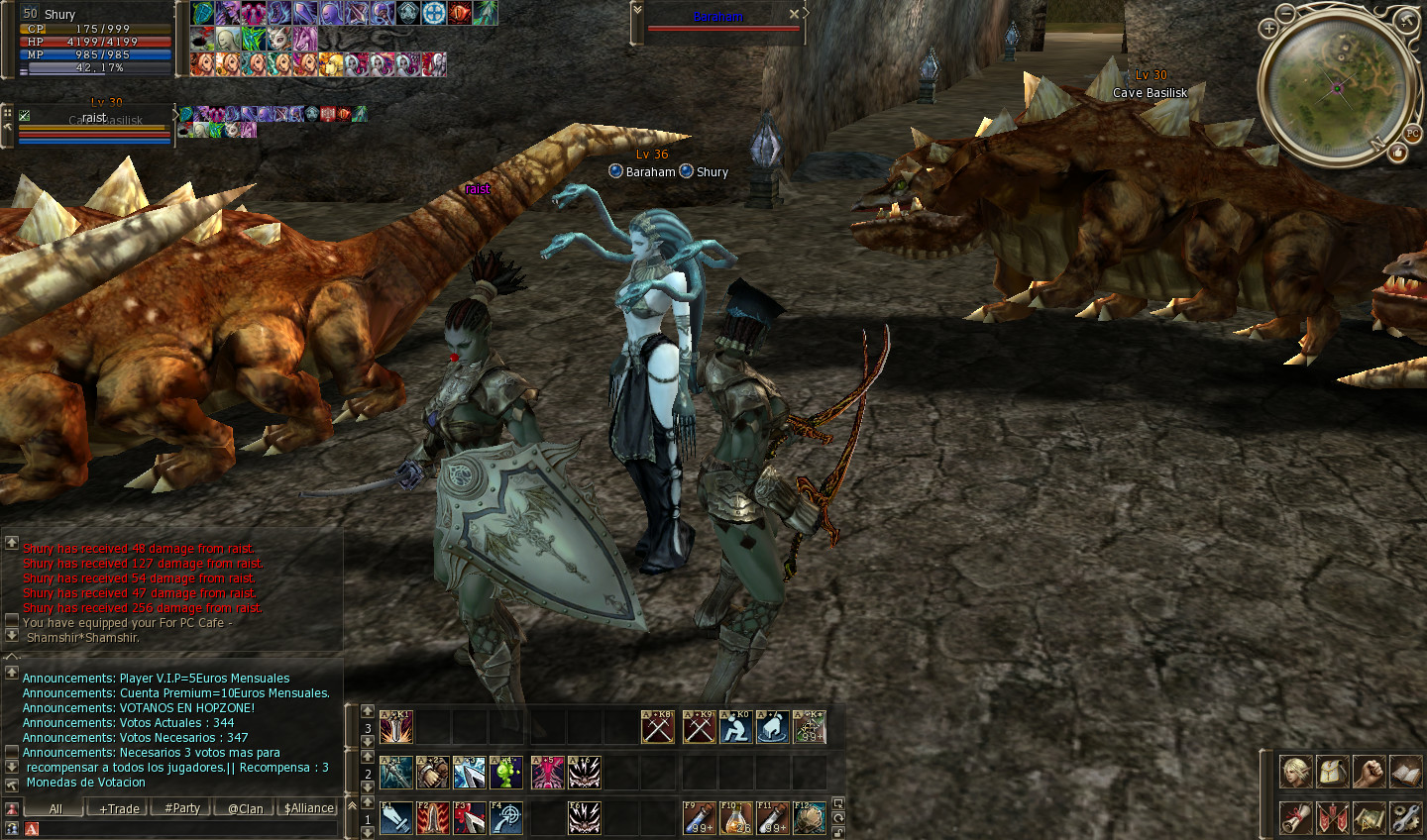Open the +Trade chat tab
This screenshot has width=1427, height=840.
click(x=118, y=808)
